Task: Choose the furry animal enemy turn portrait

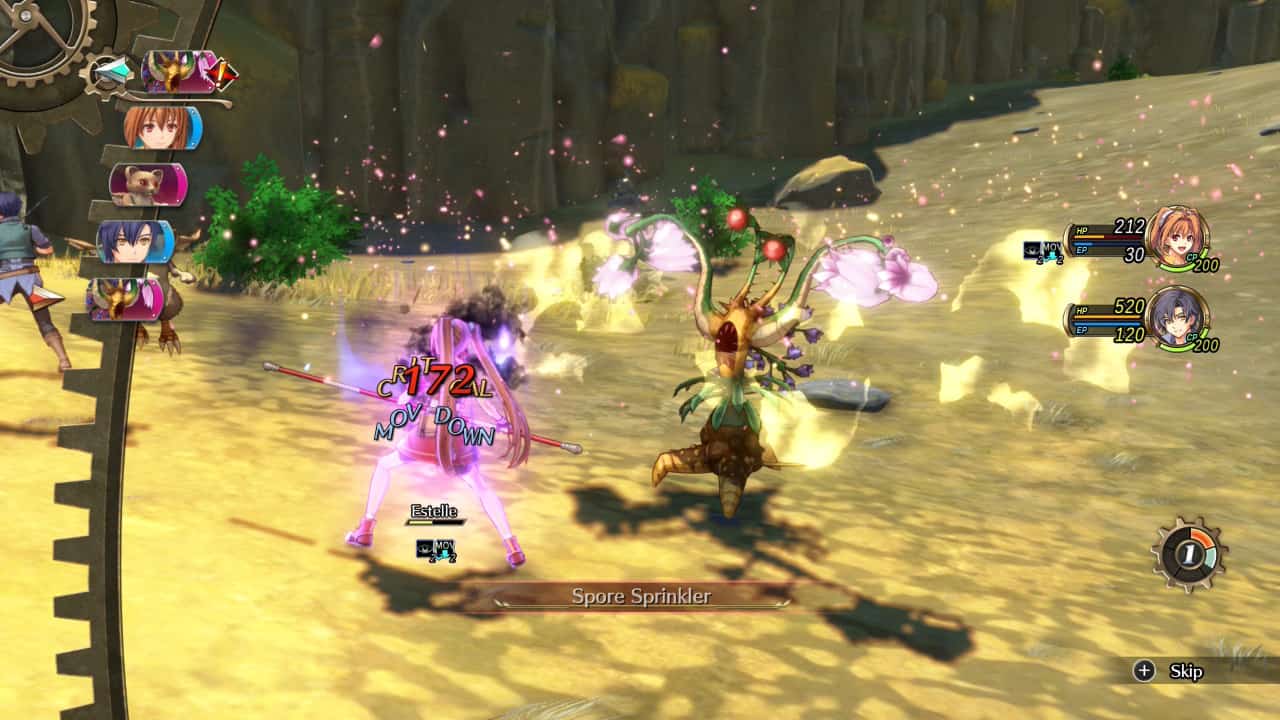Action: [146, 185]
